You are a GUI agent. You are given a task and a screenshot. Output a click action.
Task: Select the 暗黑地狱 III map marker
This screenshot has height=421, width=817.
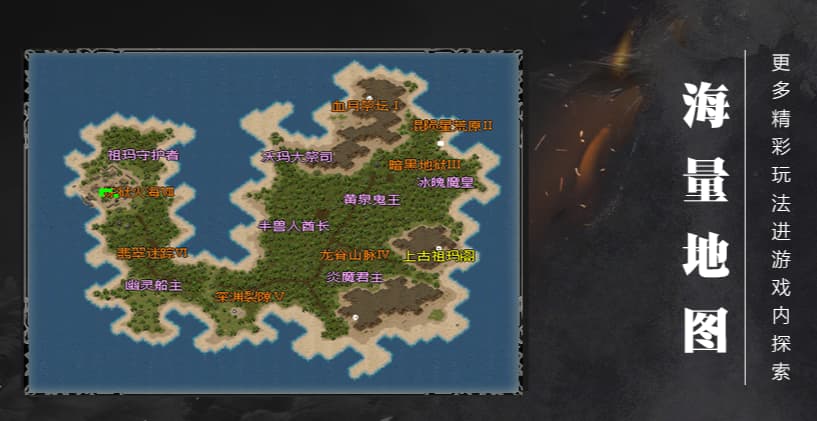coord(425,164)
